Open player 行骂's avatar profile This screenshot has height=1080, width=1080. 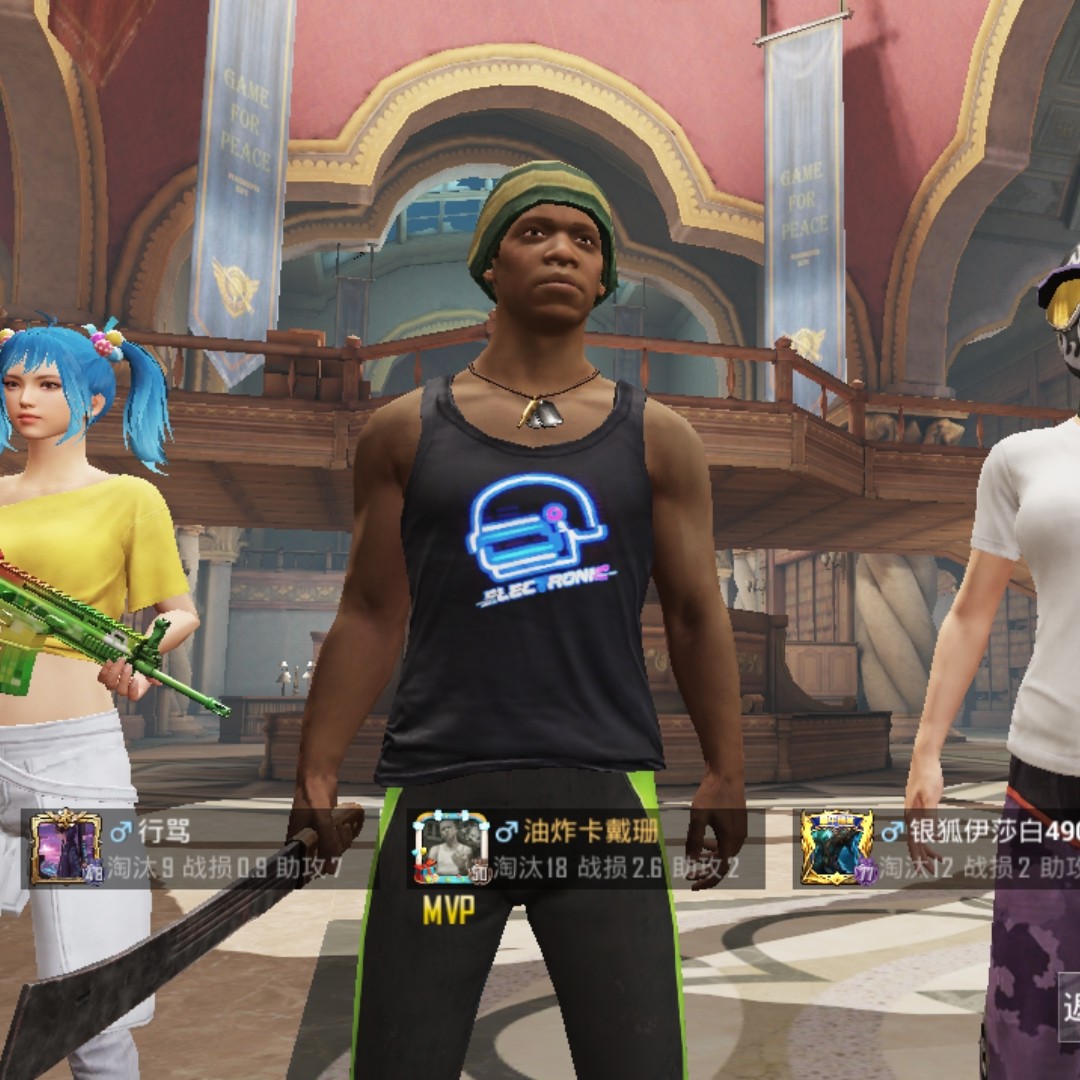(x=65, y=847)
